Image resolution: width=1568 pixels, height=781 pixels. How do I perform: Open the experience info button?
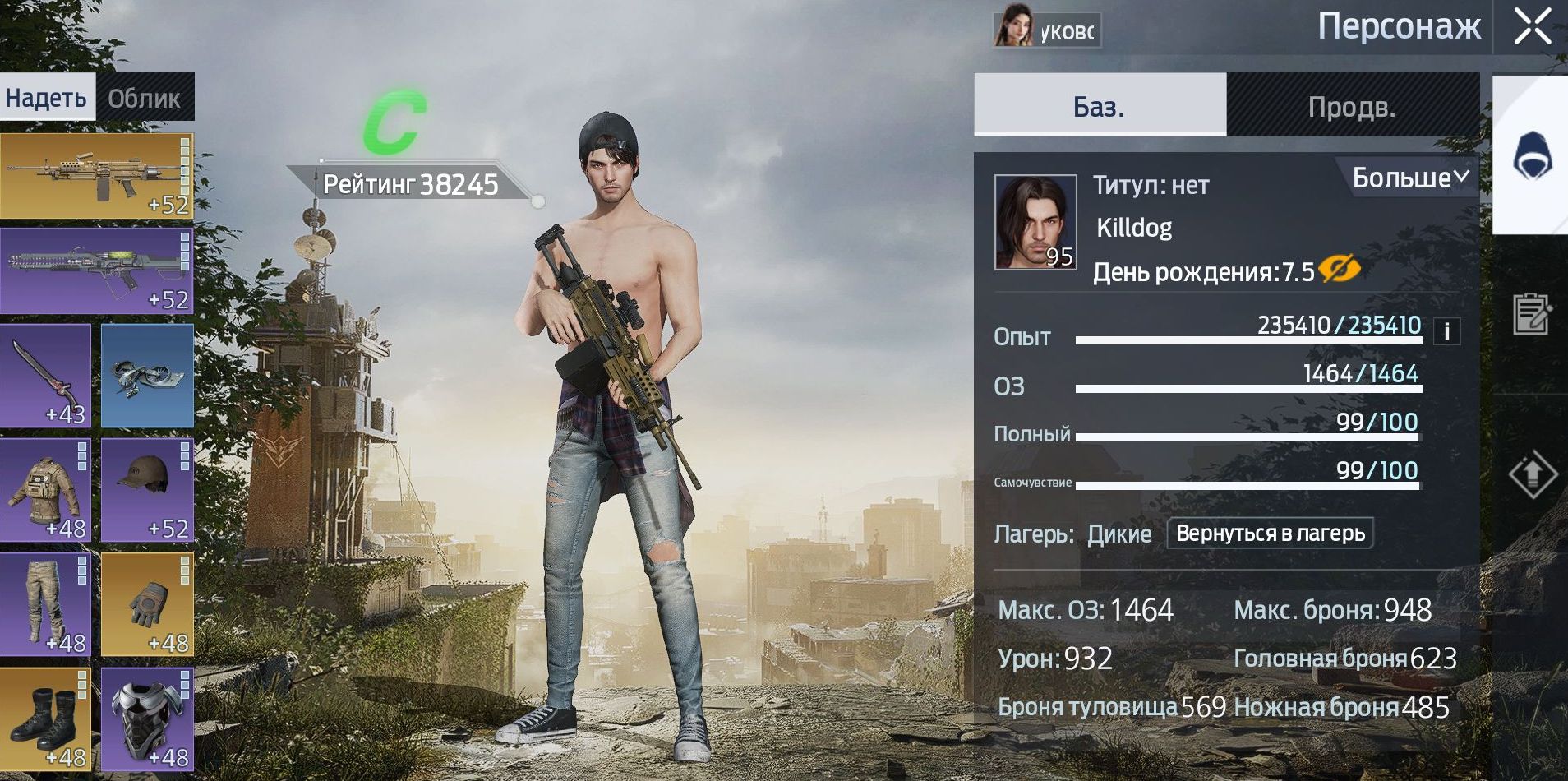click(1447, 331)
